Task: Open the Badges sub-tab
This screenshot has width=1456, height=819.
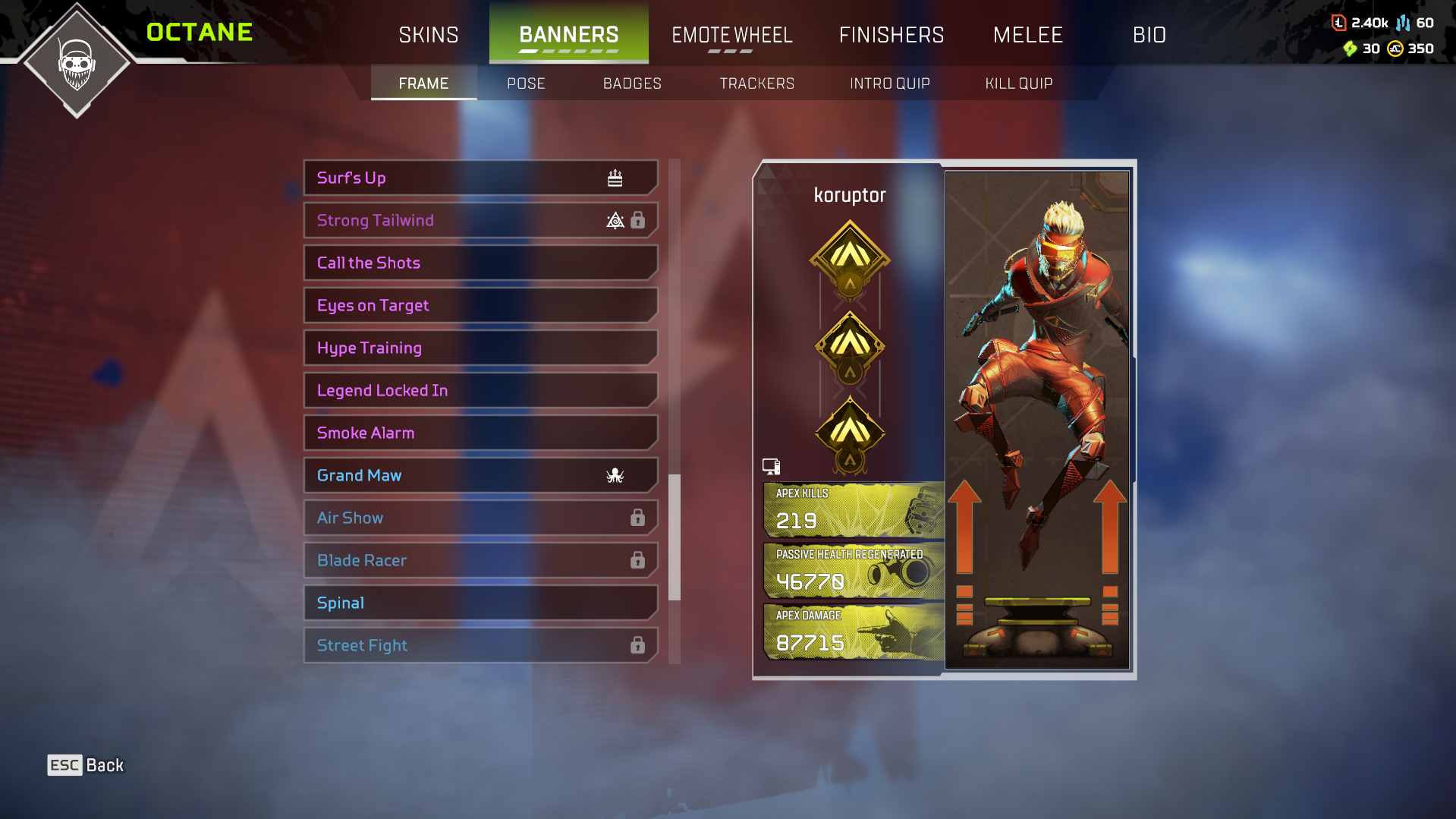Action: pyautogui.click(x=632, y=83)
